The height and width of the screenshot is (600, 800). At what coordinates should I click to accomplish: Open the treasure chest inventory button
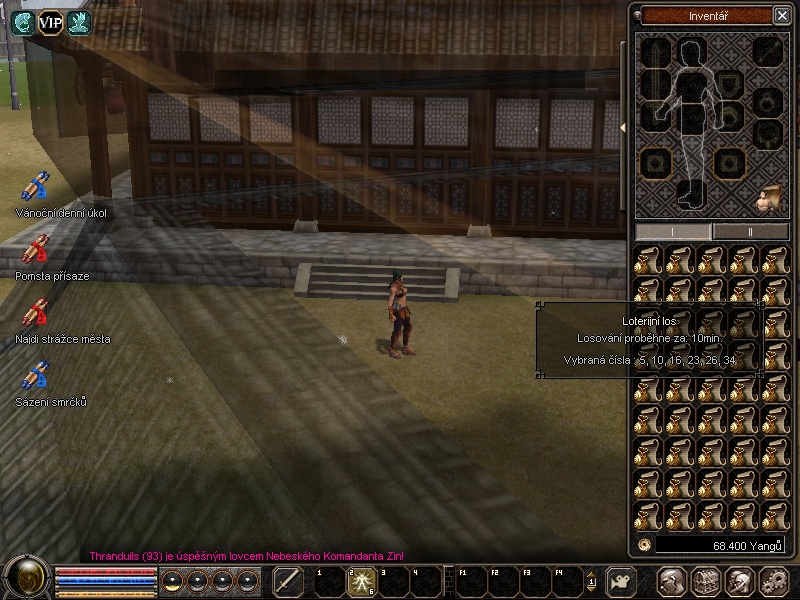point(705,581)
